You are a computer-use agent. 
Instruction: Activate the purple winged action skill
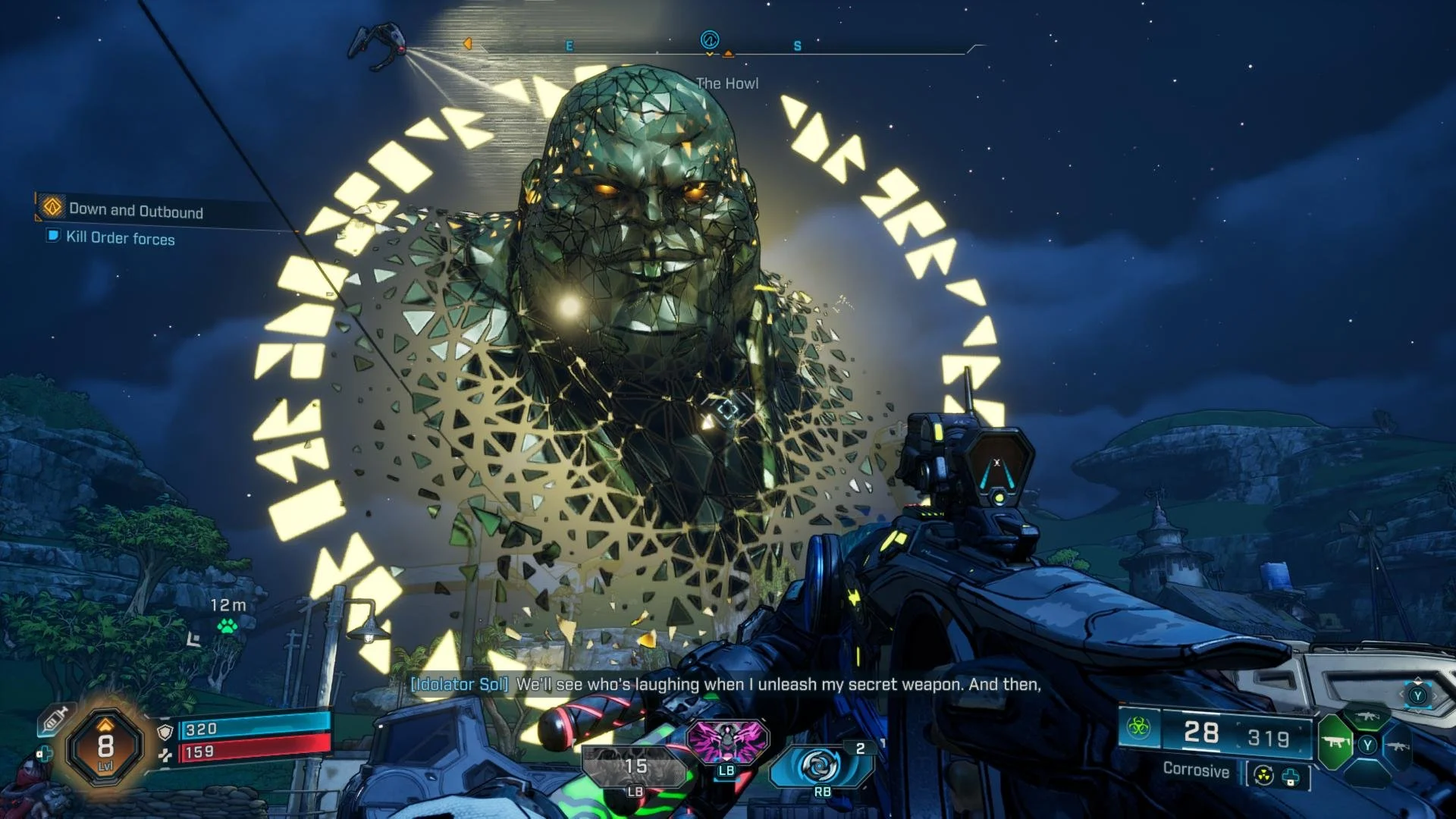tap(726, 741)
